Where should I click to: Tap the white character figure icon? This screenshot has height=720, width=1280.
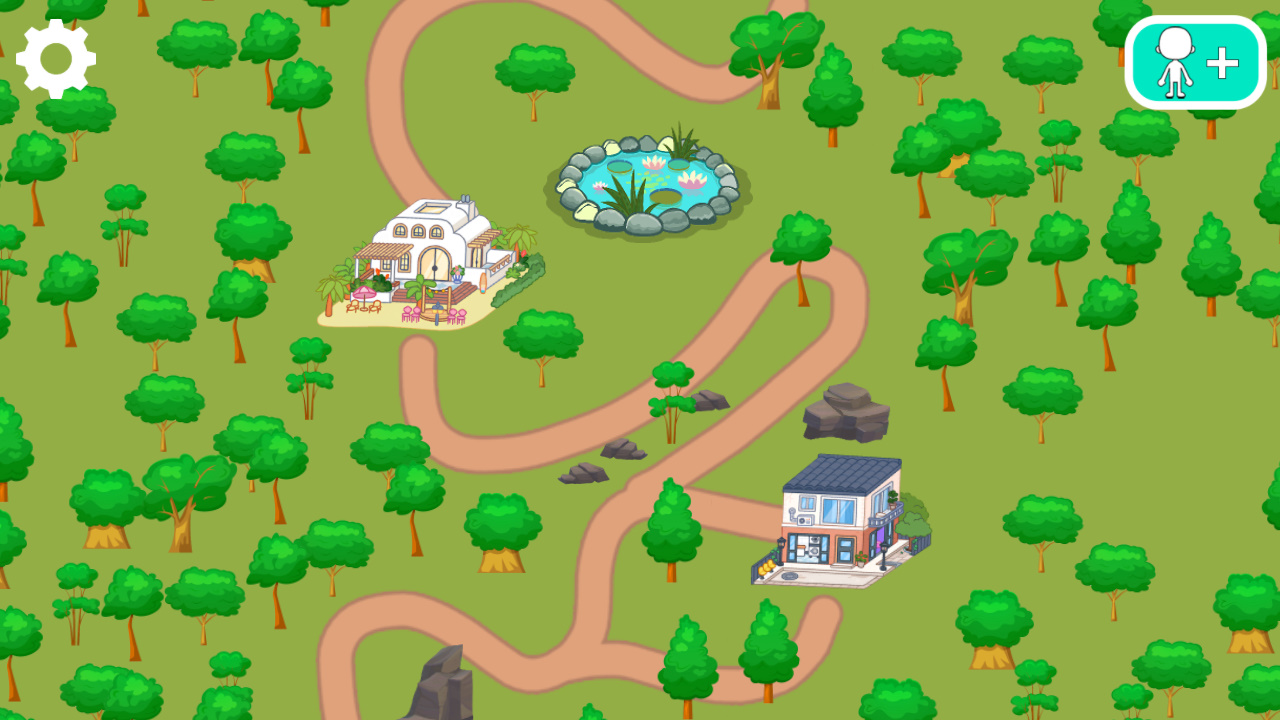click(x=1172, y=62)
